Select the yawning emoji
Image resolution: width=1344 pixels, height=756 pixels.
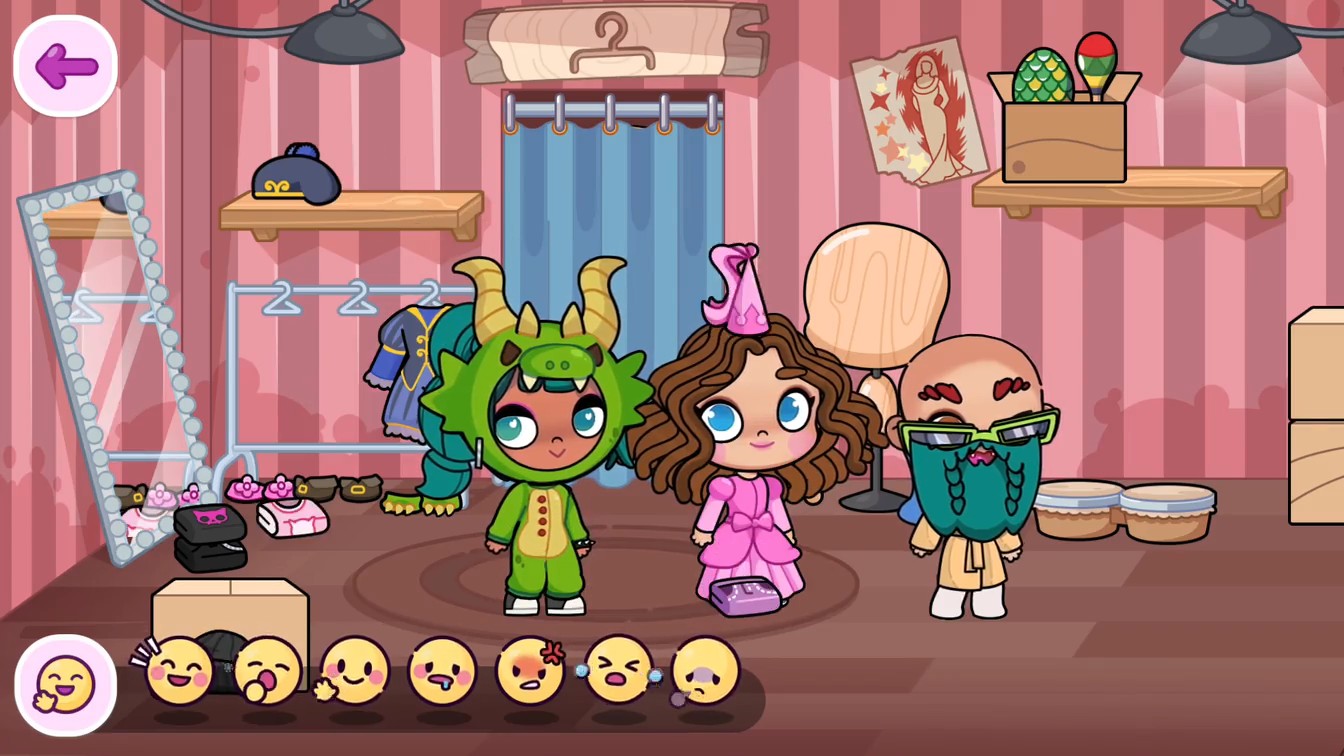coord(268,668)
